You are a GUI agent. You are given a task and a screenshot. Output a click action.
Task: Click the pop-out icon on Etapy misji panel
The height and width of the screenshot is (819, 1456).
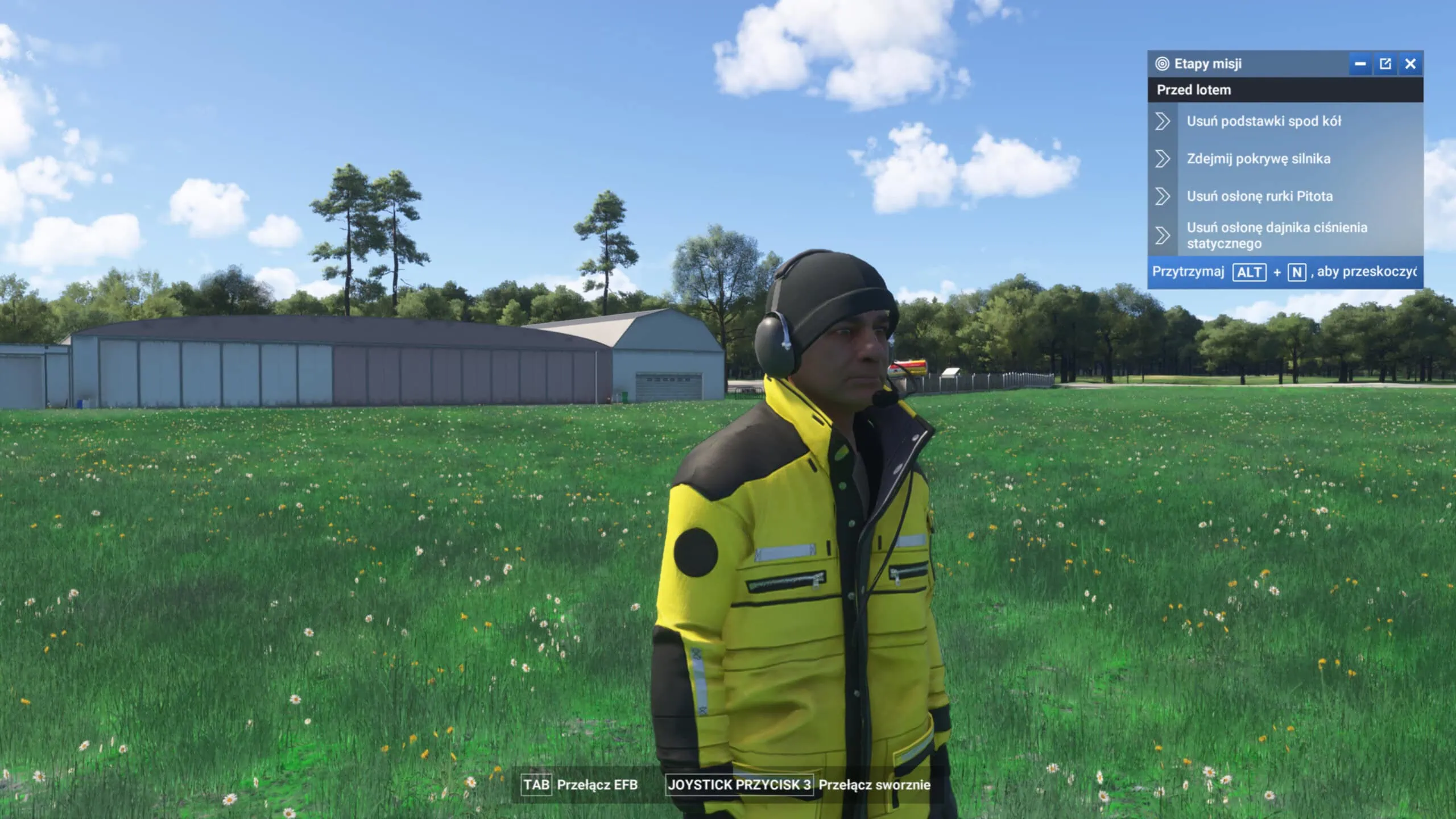coord(1385,64)
